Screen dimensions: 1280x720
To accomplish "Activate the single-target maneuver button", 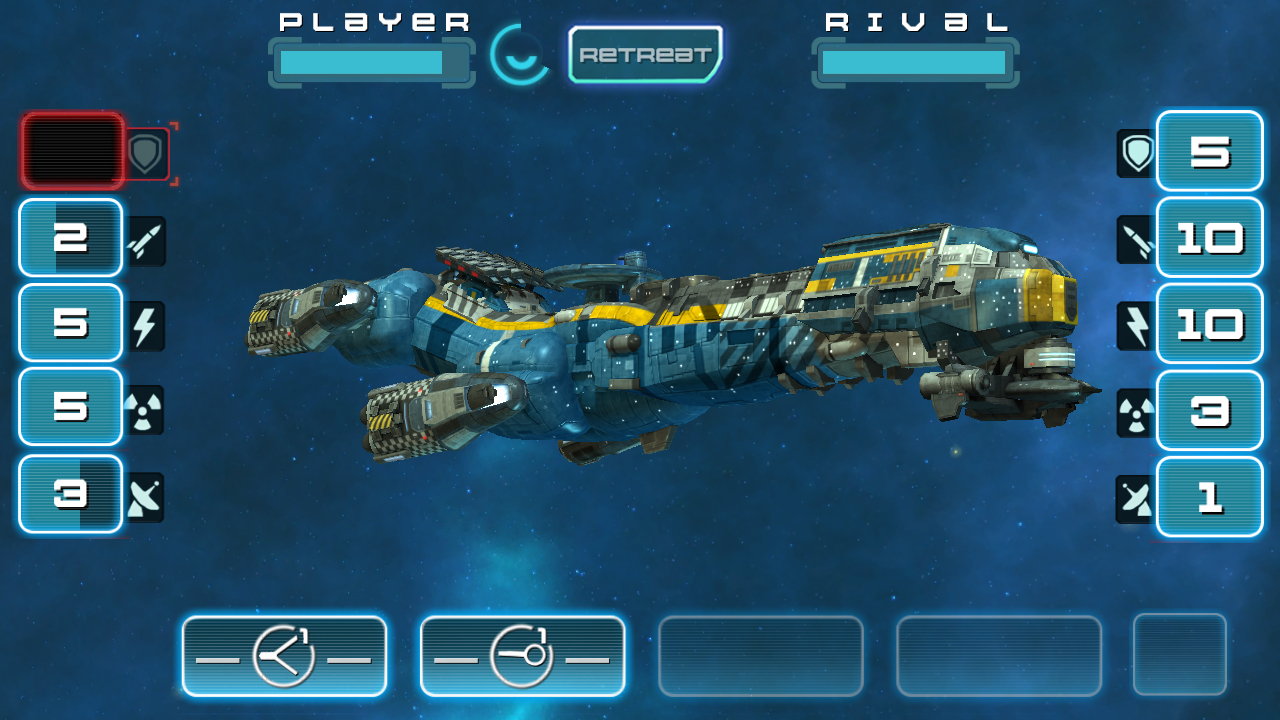I will (522, 656).
